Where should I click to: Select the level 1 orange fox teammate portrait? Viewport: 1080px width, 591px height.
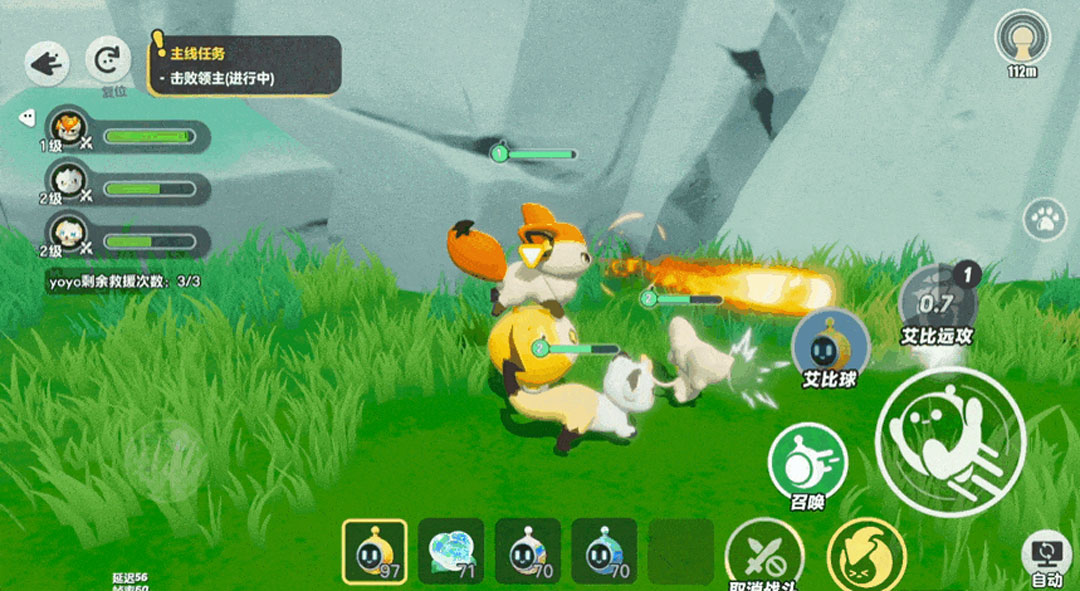click(x=69, y=126)
